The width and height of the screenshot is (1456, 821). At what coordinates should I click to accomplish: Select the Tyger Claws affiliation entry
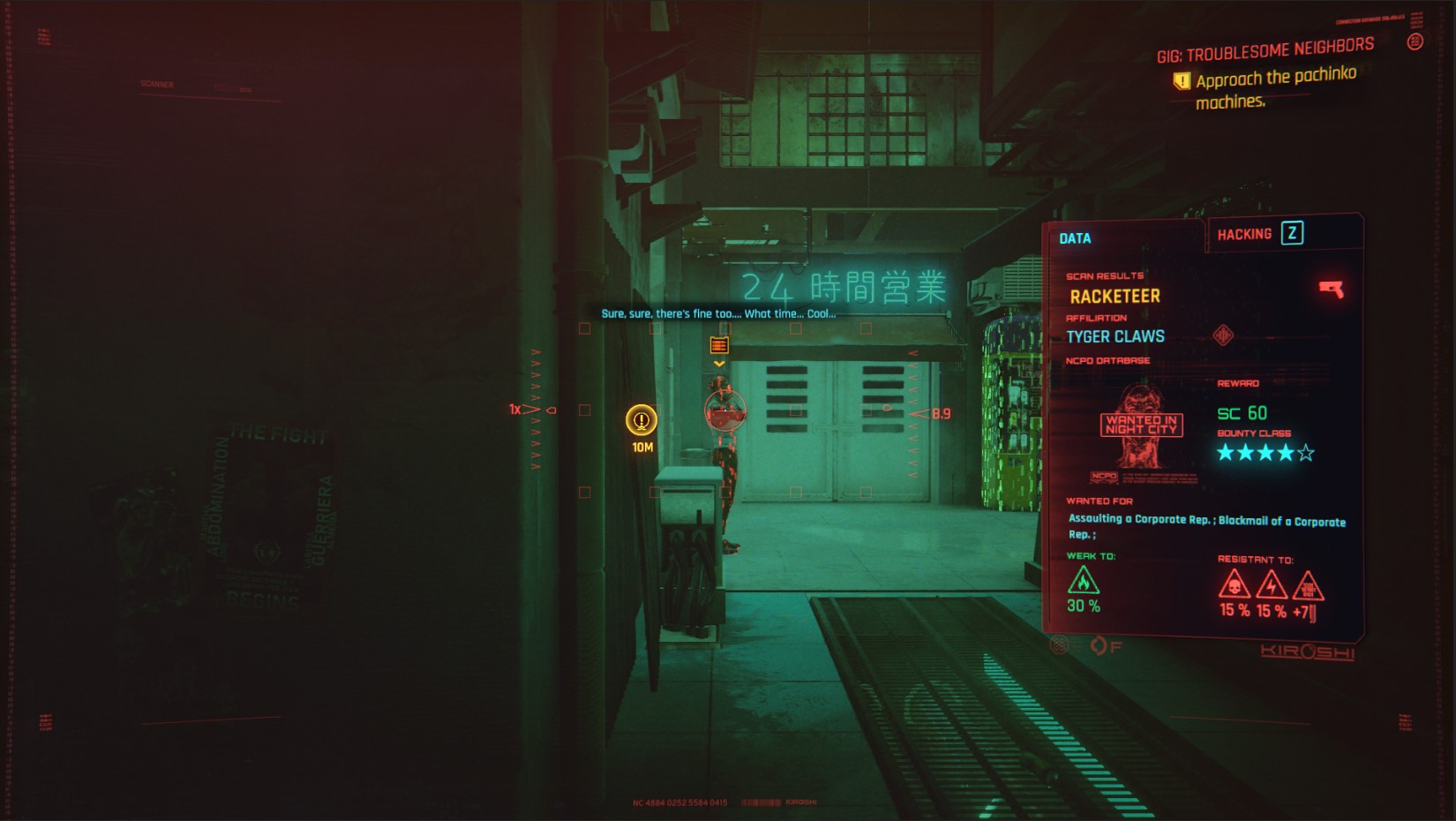pyautogui.click(x=1115, y=336)
